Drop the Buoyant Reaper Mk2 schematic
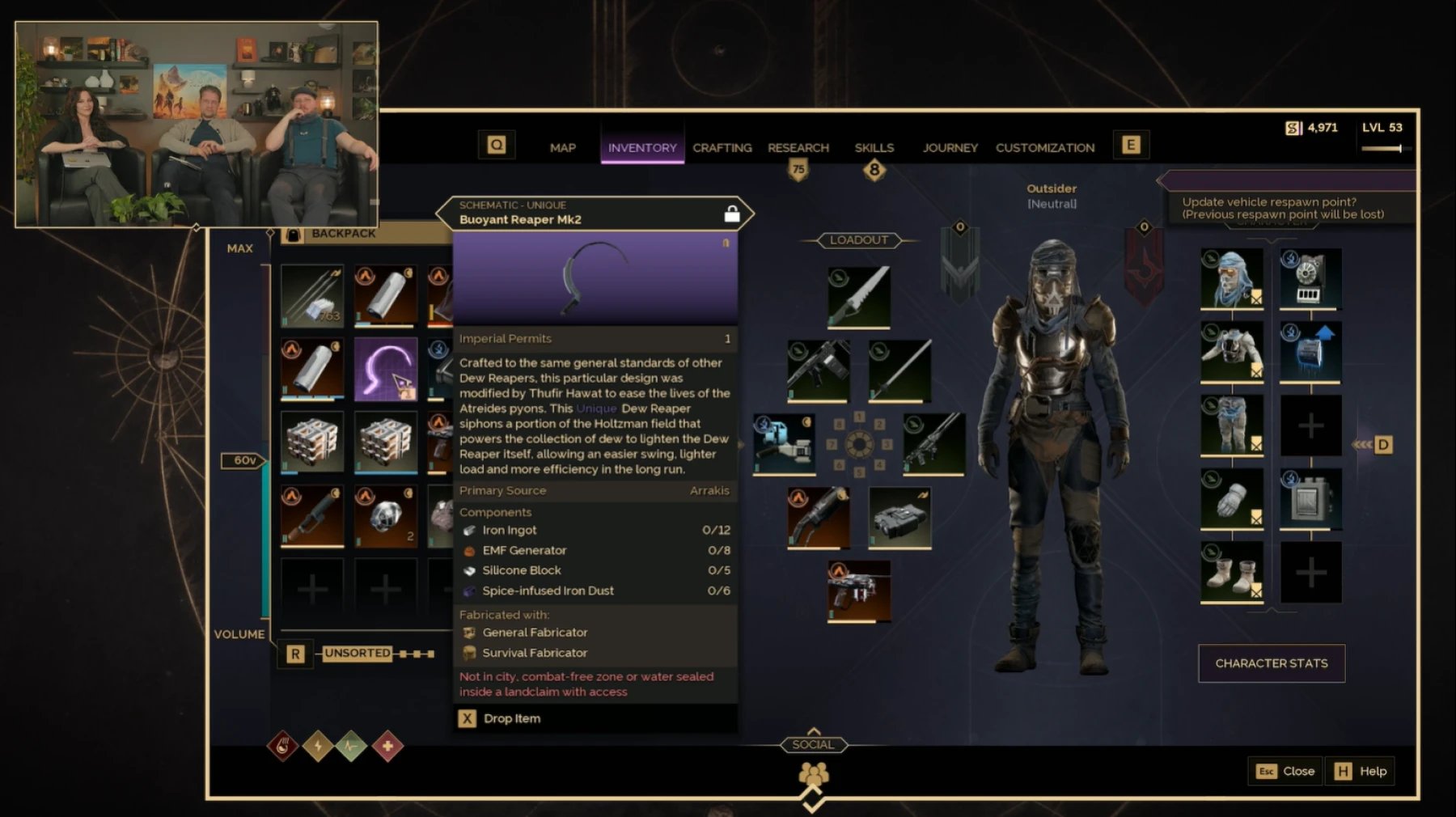Viewport: 1456px width, 817px height. click(501, 718)
